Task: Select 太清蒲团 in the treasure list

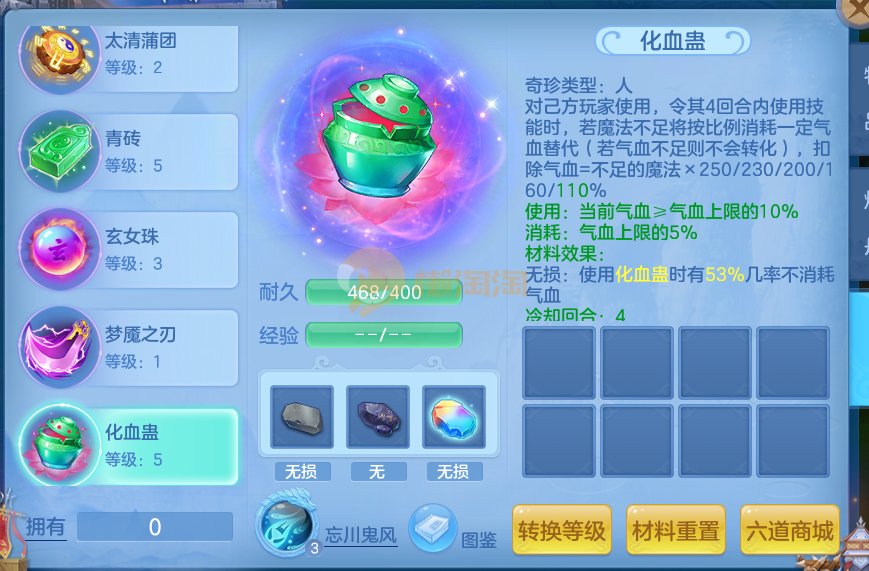Action: (130, 55)
